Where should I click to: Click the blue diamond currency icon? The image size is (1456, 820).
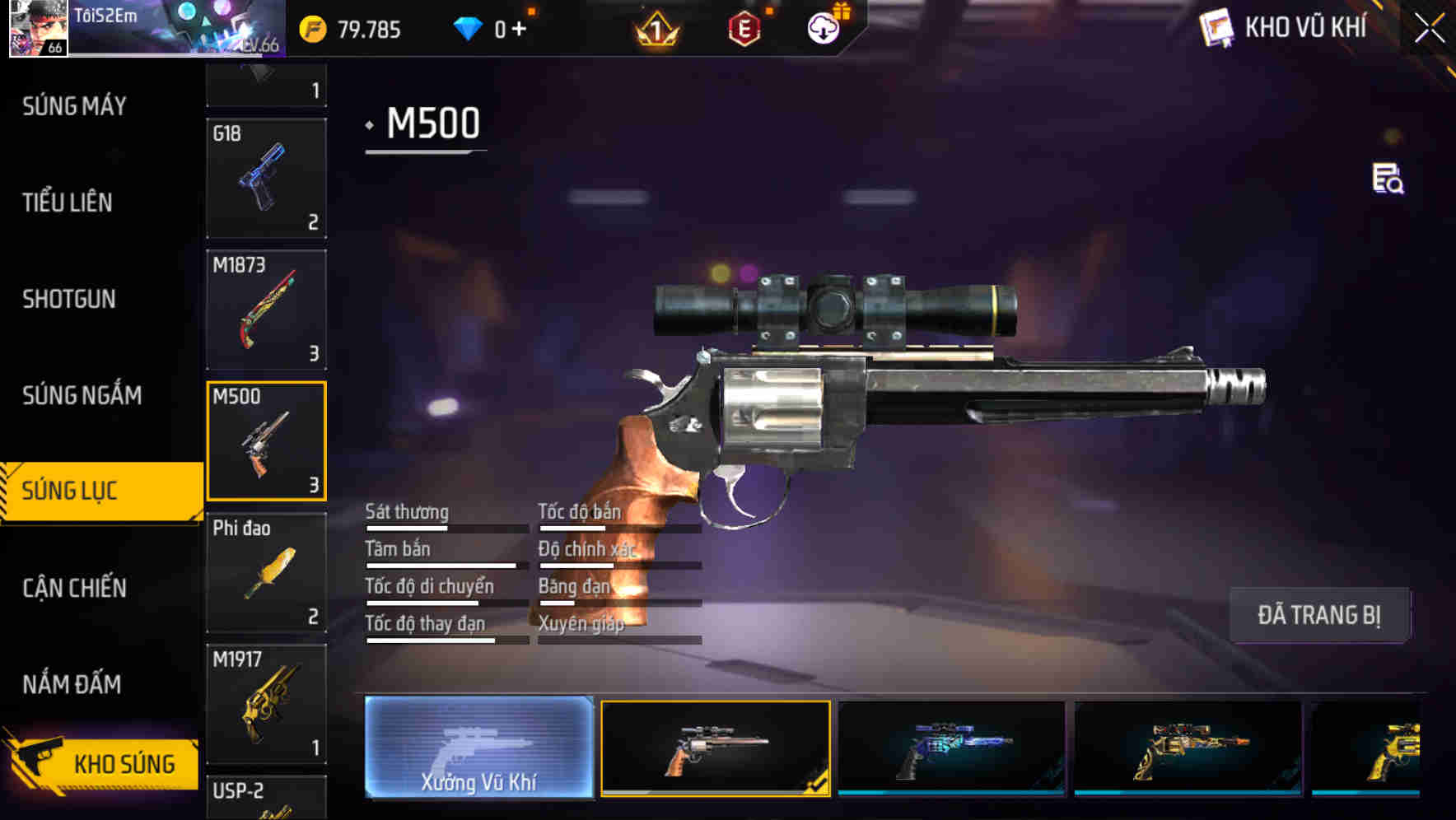(x=468, y=28)
